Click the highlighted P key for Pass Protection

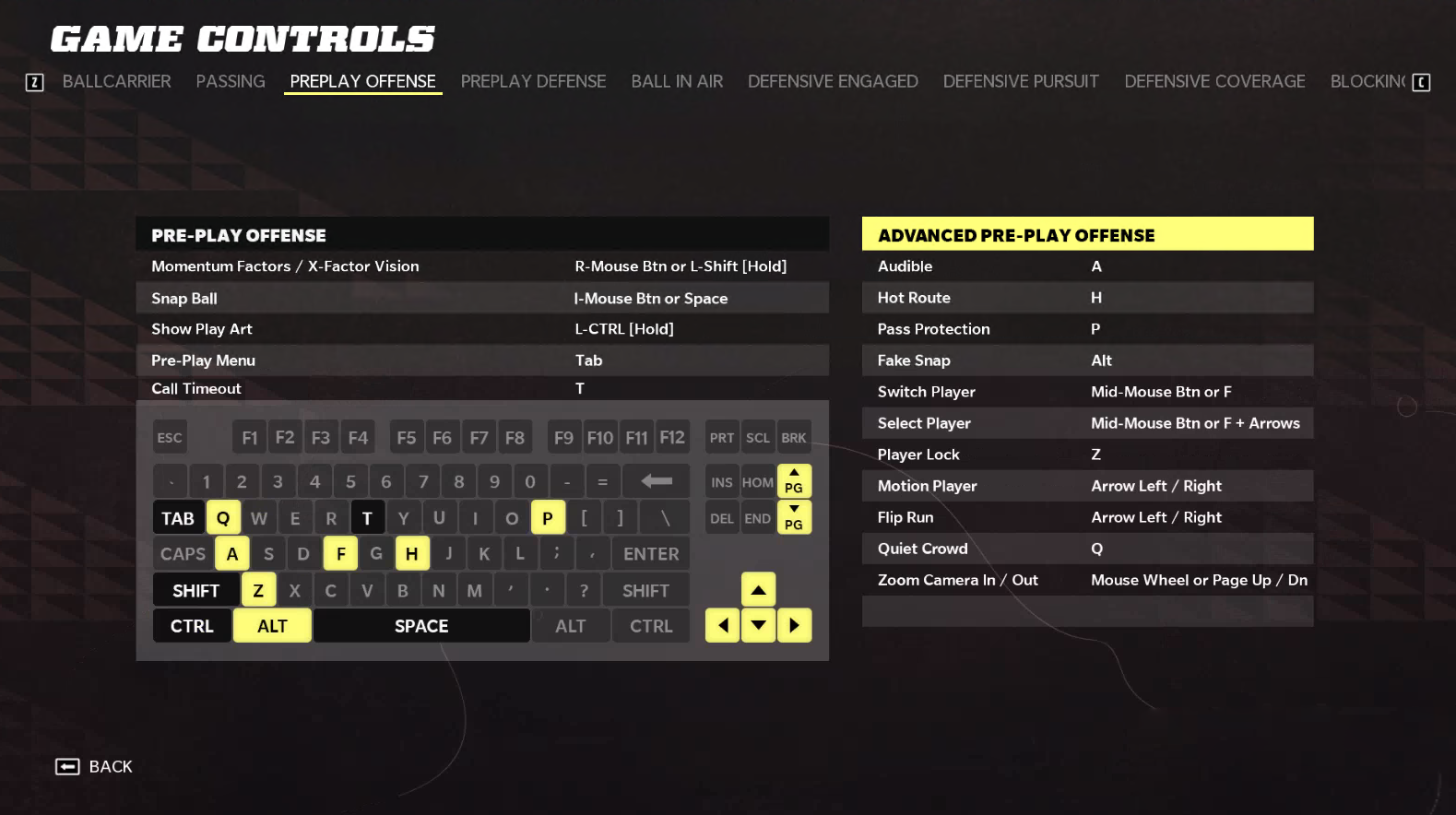click(548, 517)
